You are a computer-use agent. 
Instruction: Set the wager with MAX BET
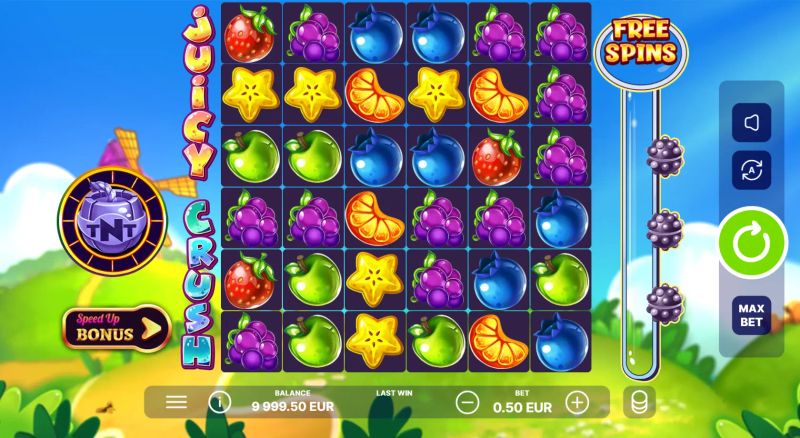point(751,314)
